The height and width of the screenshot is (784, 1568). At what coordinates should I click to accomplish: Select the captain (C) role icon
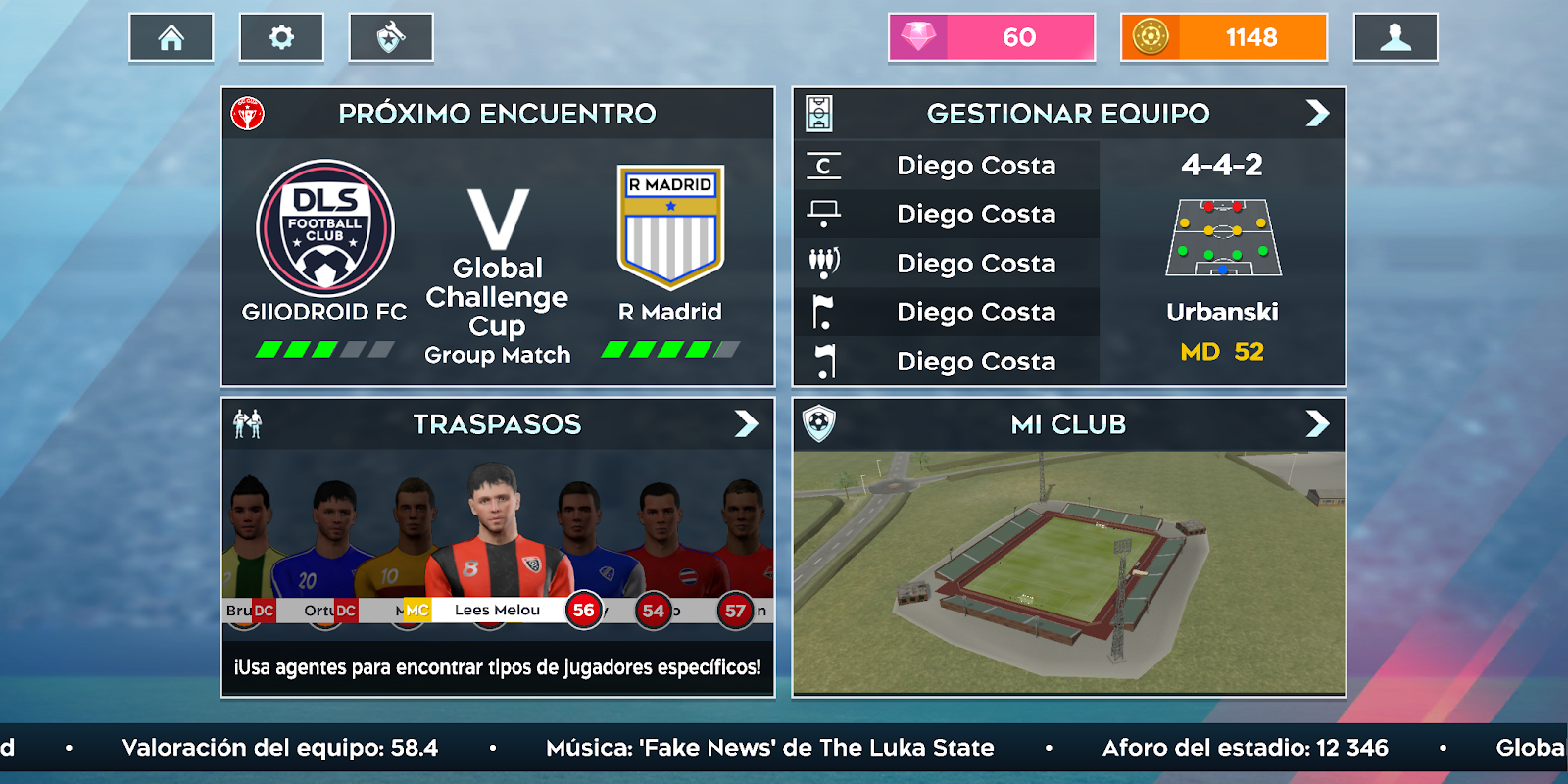coord(824,165)
